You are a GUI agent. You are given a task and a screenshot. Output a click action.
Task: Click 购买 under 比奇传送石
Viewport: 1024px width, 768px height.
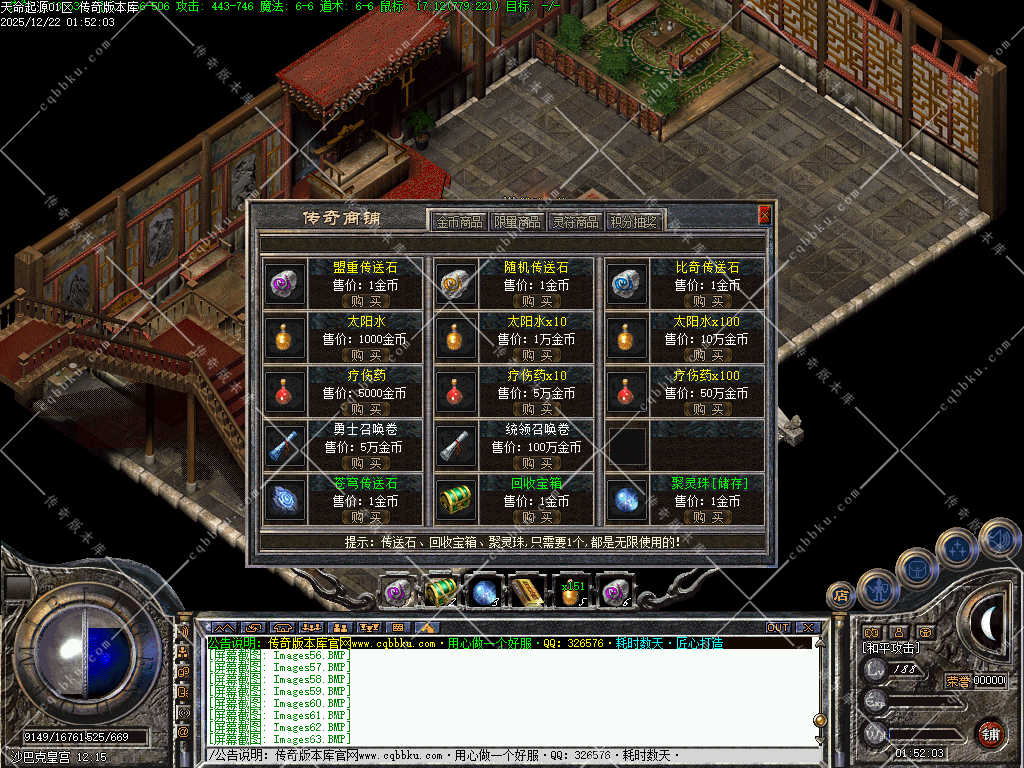(707, 301)
